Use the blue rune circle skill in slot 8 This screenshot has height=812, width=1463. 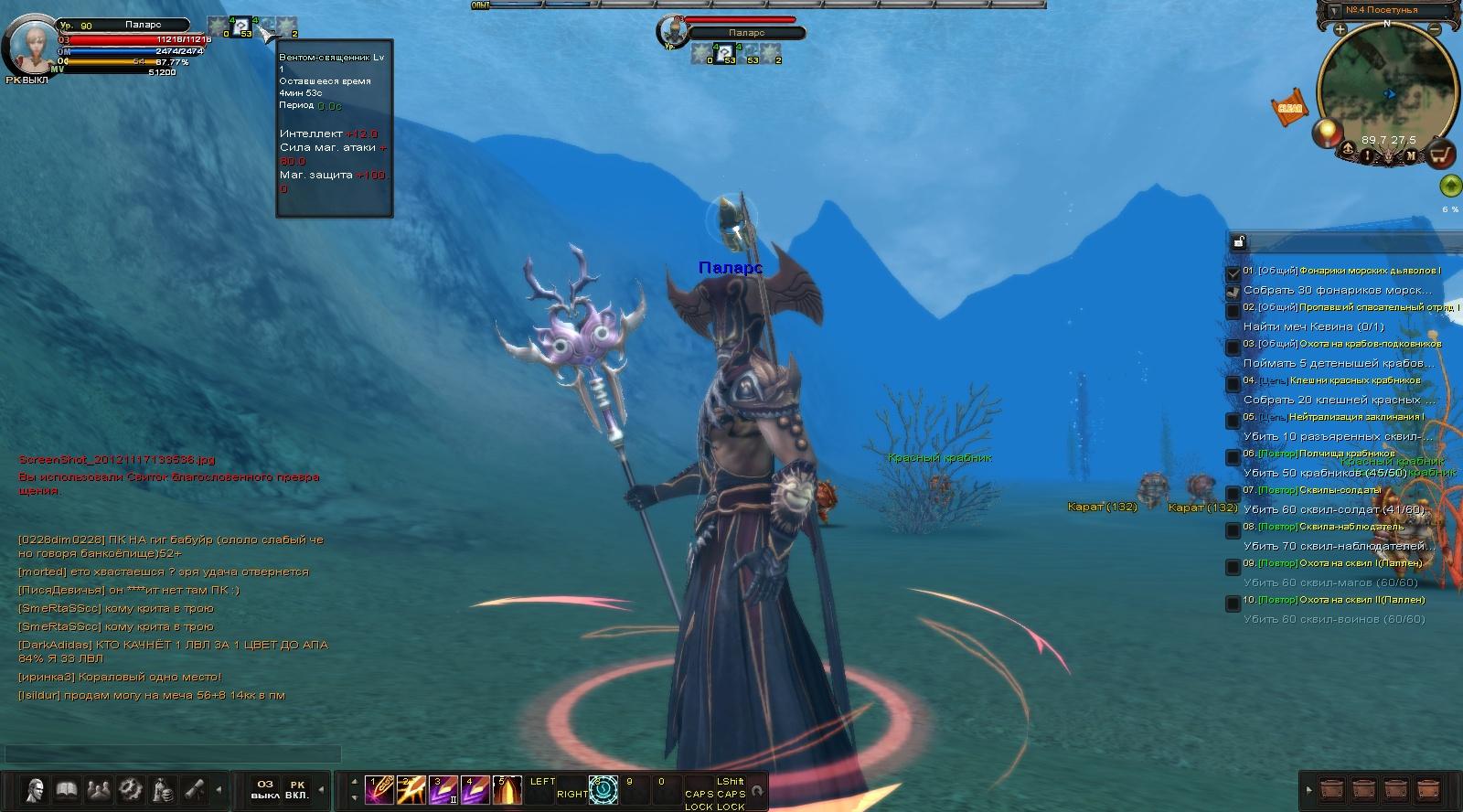tap(603, 790)
